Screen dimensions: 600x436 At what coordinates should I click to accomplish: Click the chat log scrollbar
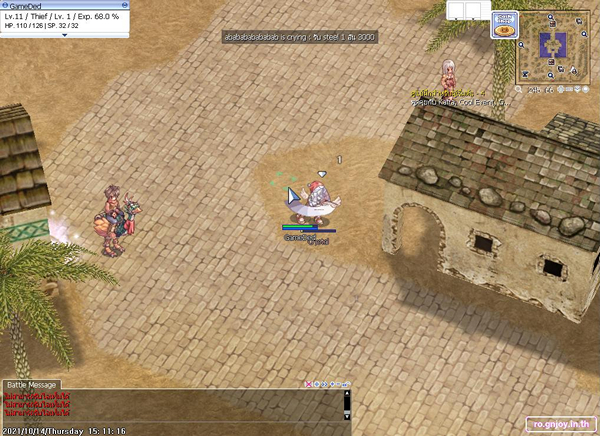click(x=347, y=403)
